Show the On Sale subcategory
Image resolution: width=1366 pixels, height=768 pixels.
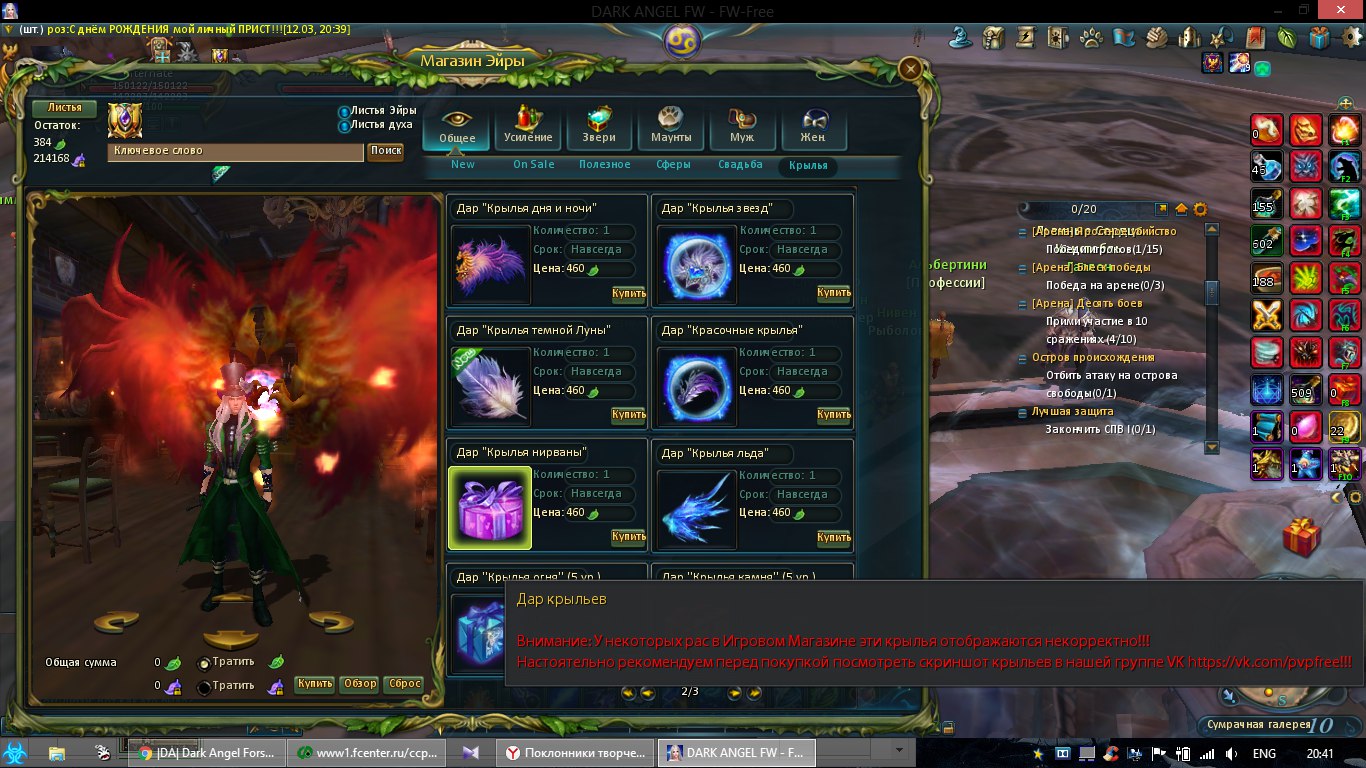[533, 165]
